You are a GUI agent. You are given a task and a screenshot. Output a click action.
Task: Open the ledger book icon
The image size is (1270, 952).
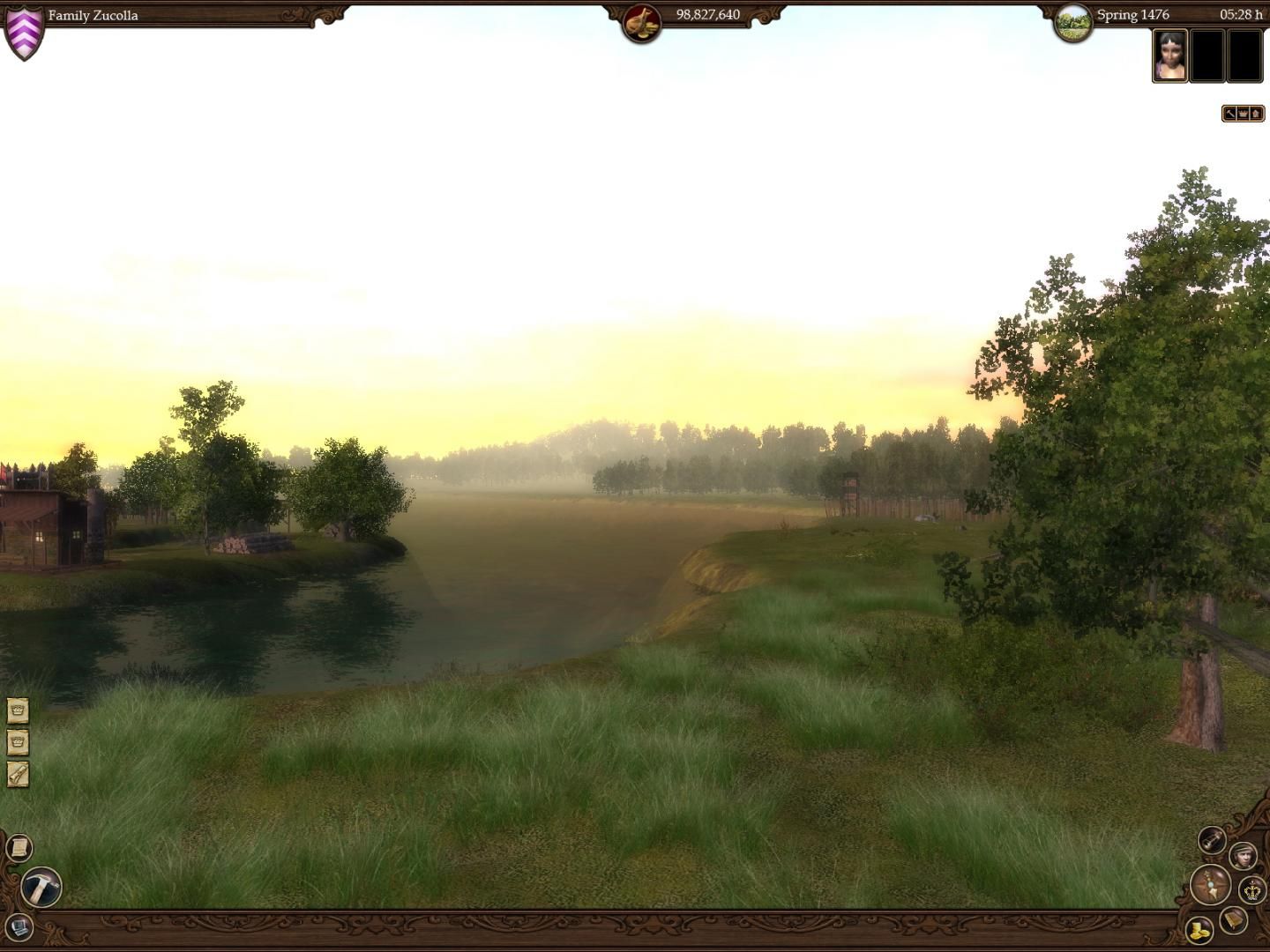click(1232, 921)
